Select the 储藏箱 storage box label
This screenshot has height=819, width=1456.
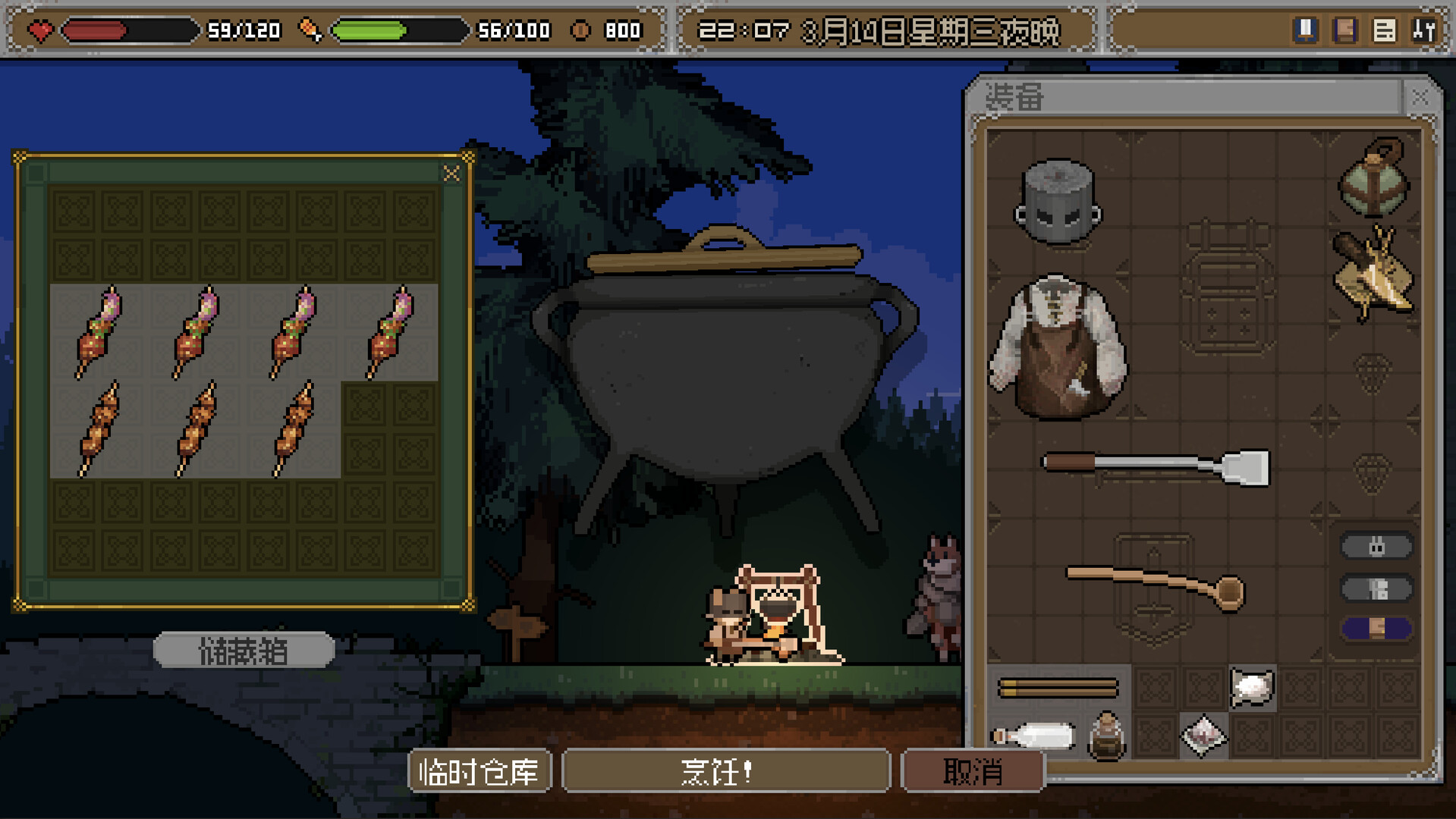pos(244,651)
